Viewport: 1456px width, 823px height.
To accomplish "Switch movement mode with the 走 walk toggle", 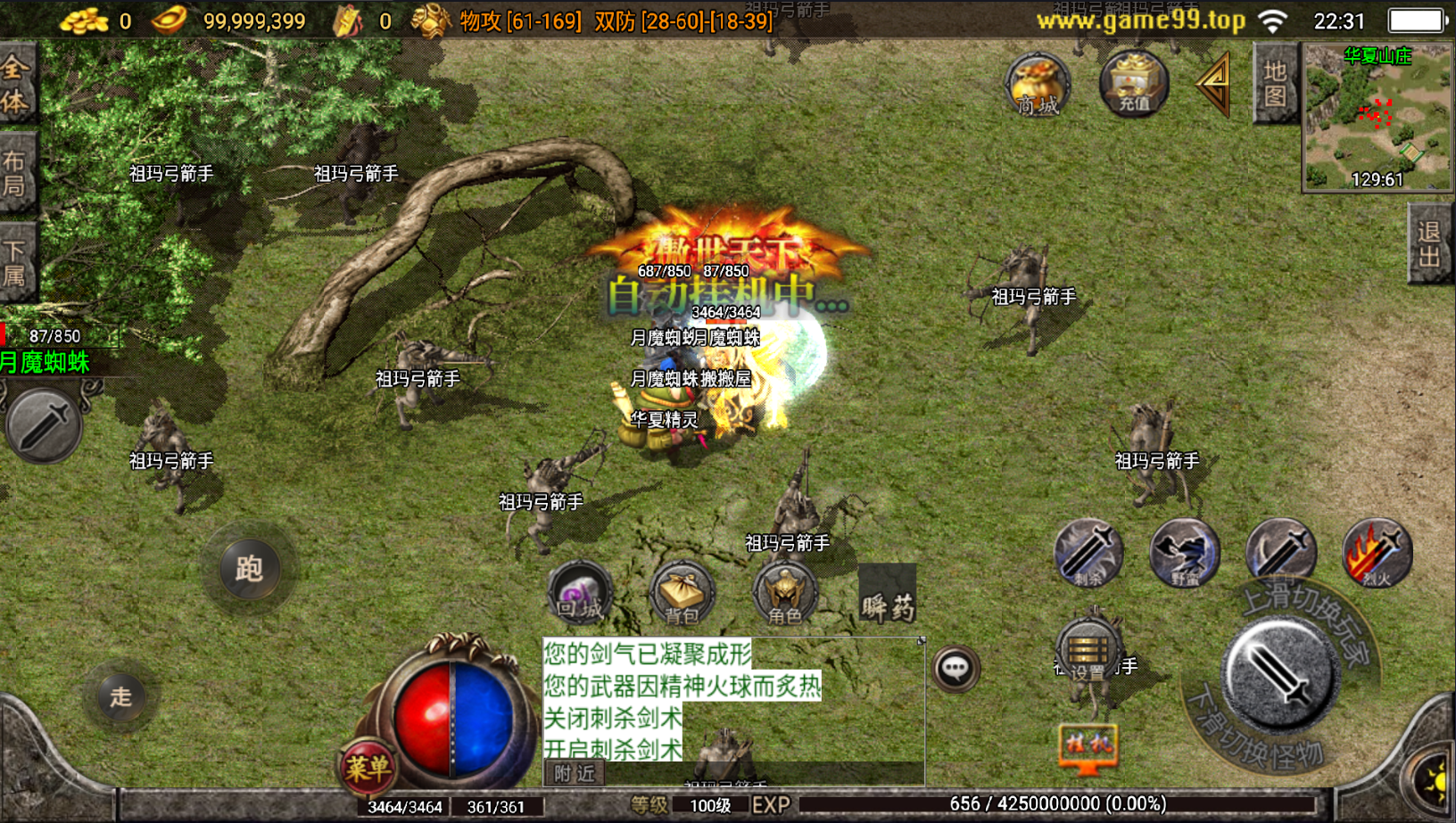I will pyautogui.click(x=121, y=696).
